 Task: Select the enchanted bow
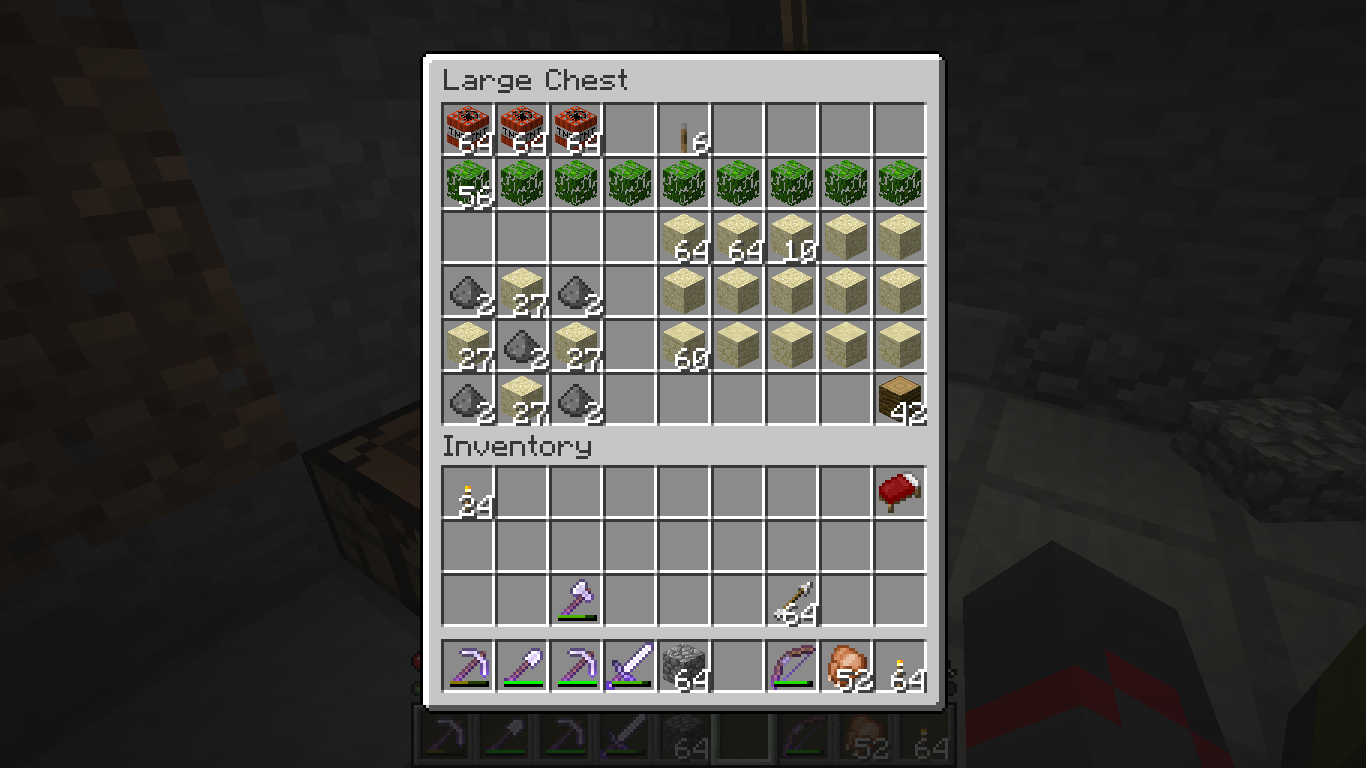(x=792, y=666)
